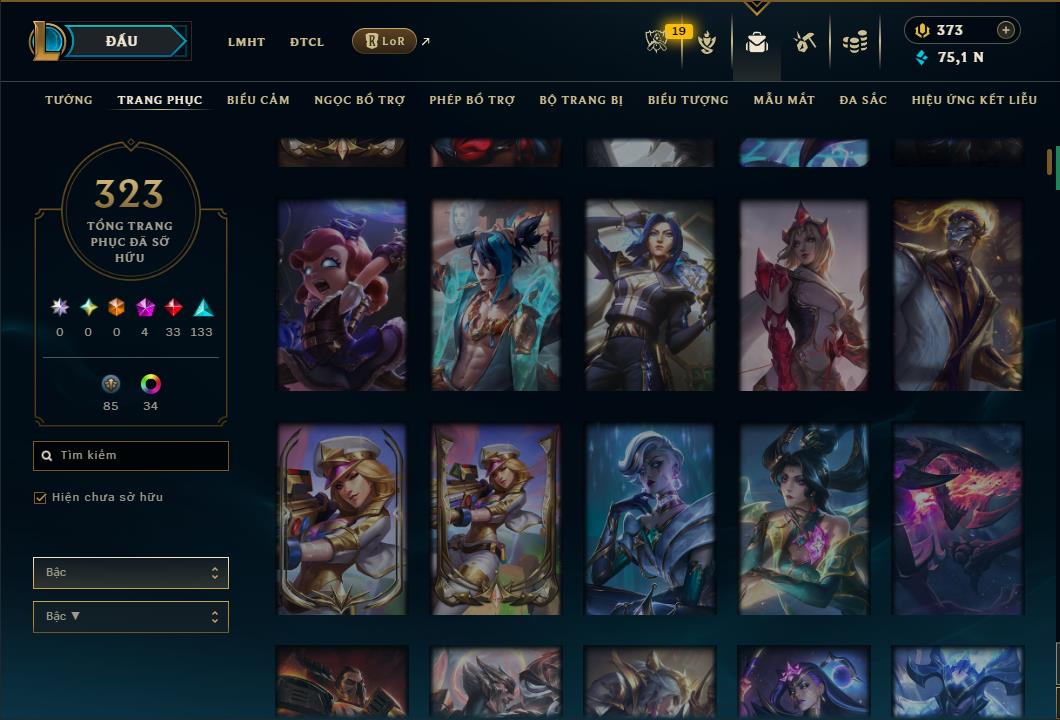Click the Tìm kiếm search field

(131, 456)
